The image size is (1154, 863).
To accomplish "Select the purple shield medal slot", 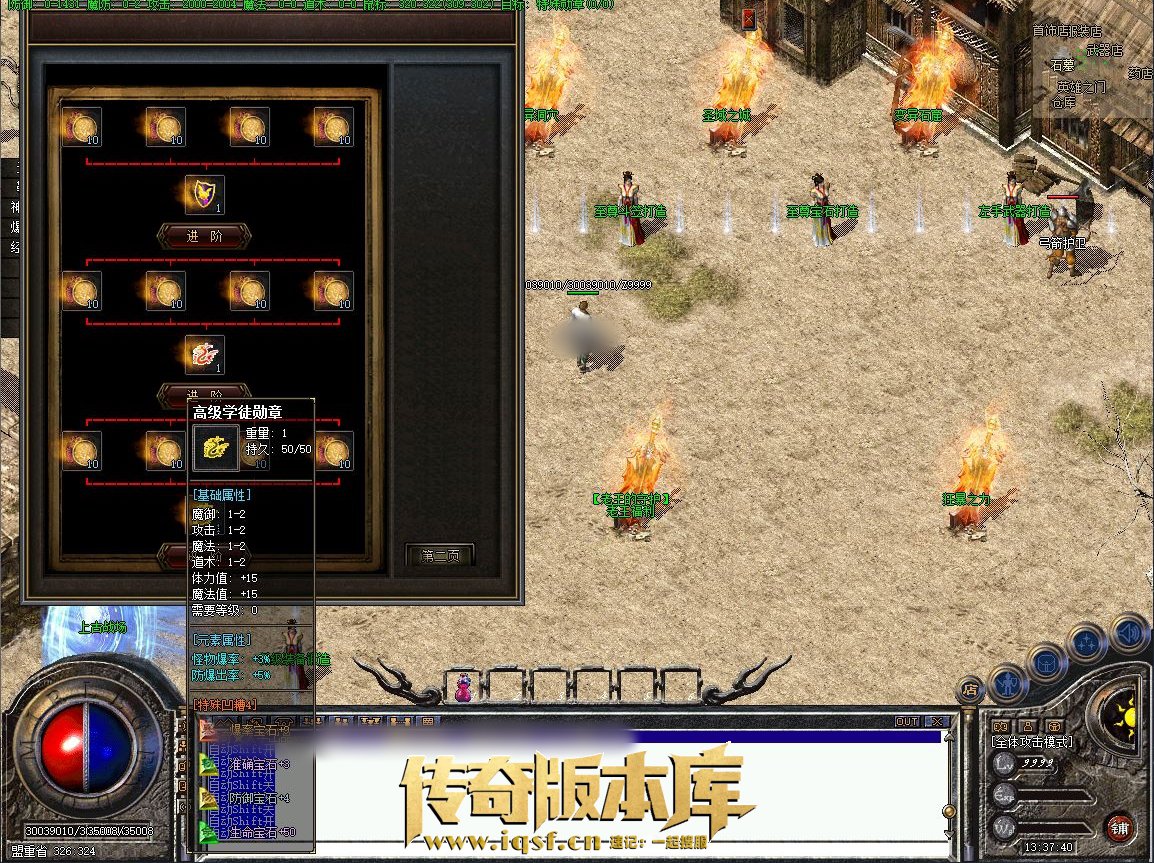I will click(x=204, y=195).
